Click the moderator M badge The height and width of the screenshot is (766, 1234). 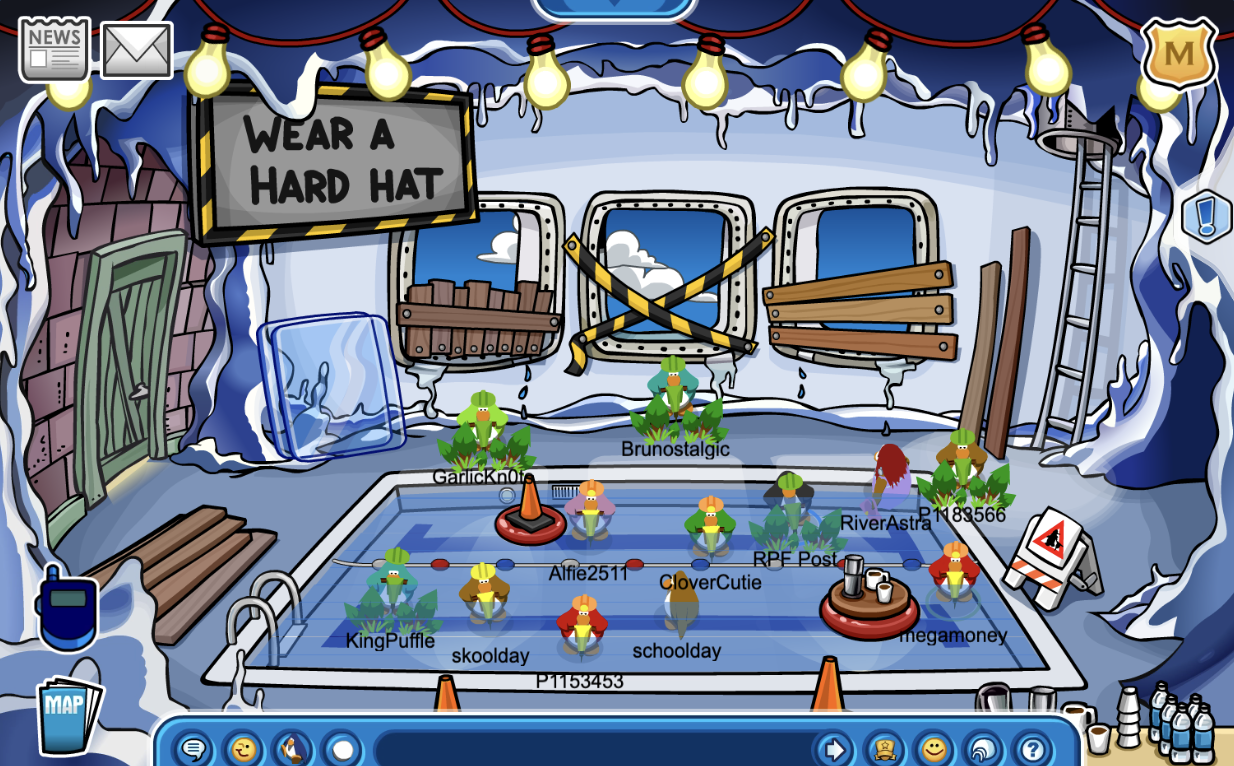pos(1179,52)
